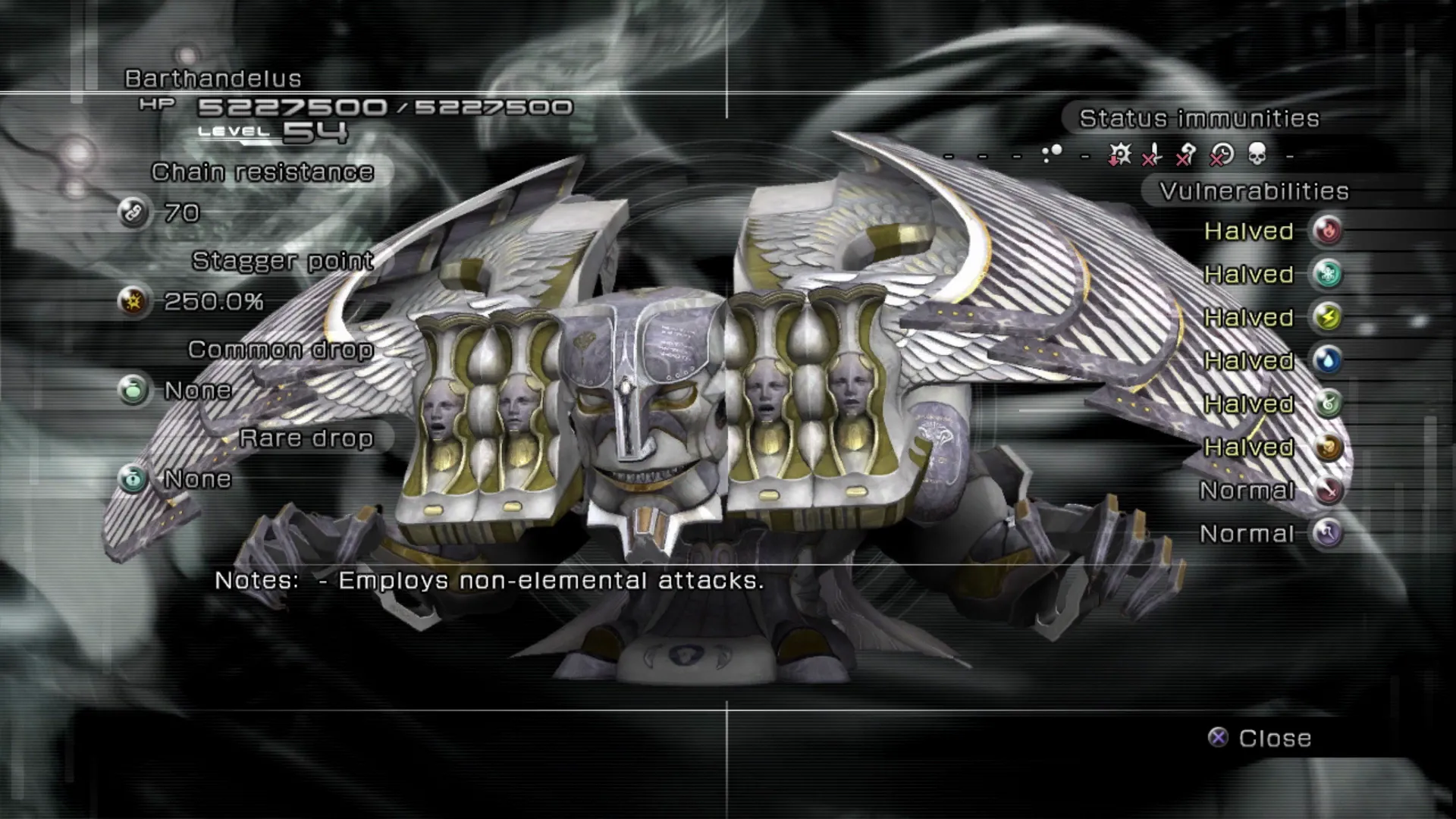The height and width of the screenshot is (819, 1456).
Task: Select the rare drop pouch icon
Action: (x=133, y=479)
